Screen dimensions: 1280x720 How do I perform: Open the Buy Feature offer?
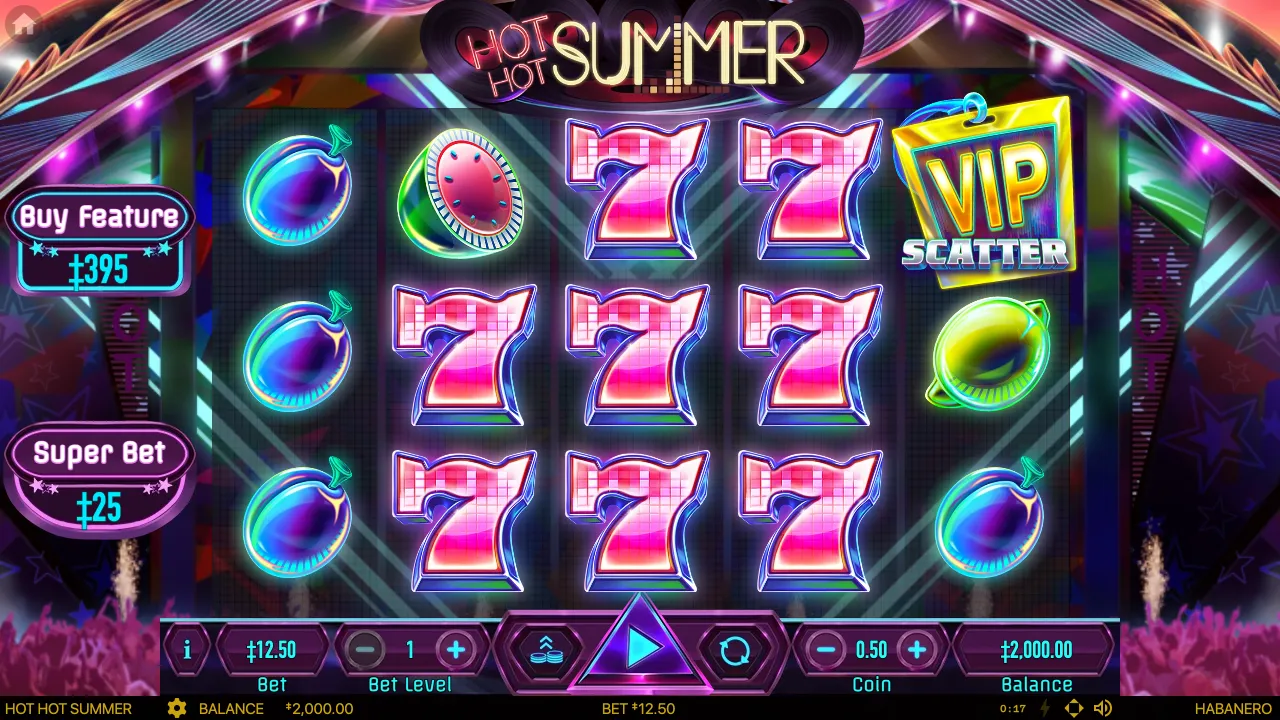[100, 240]
